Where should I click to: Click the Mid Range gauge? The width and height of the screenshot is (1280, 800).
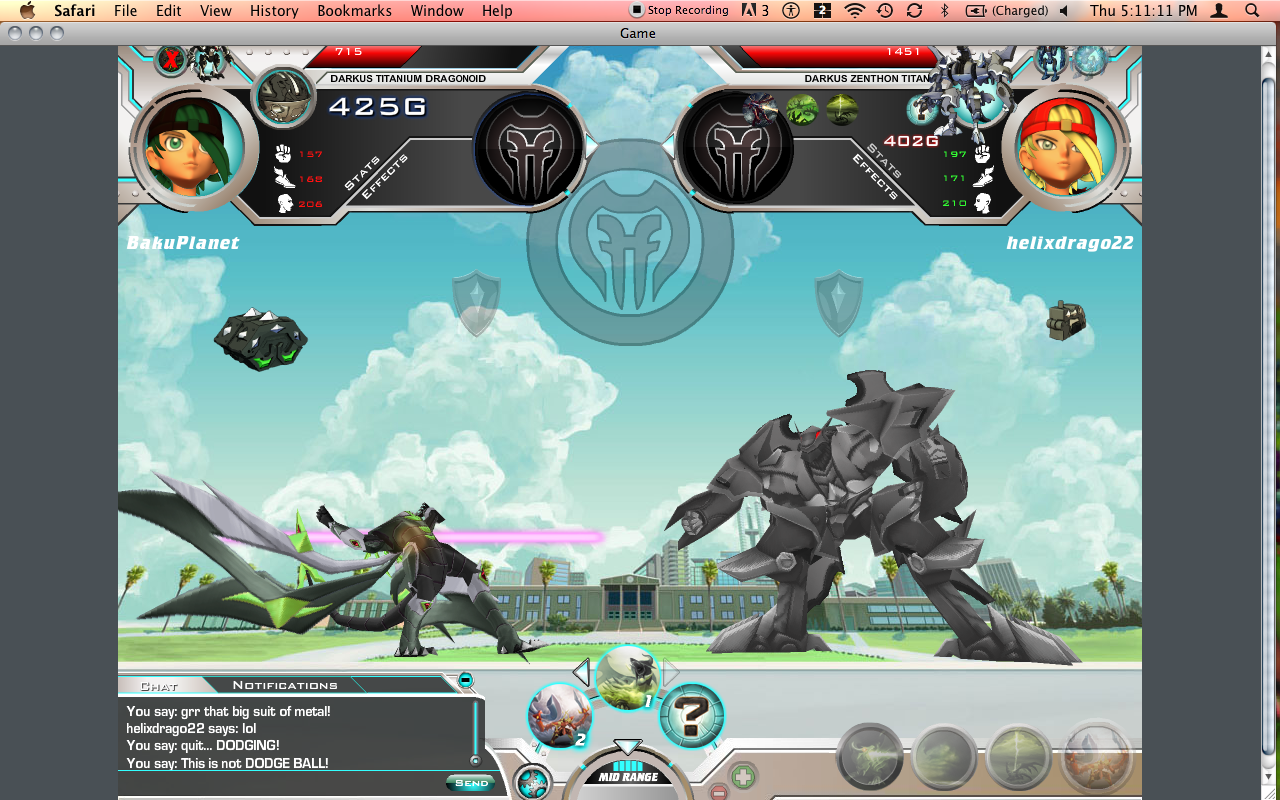click(628, 773)
